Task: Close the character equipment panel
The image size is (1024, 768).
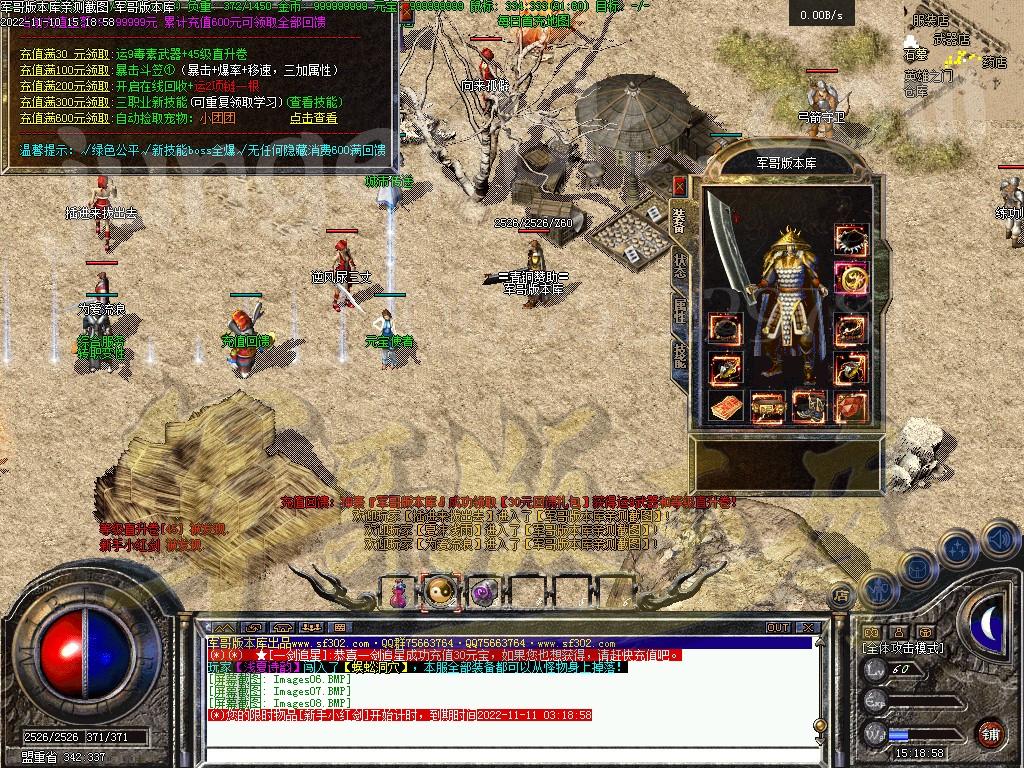Action: tap(679, 185)
